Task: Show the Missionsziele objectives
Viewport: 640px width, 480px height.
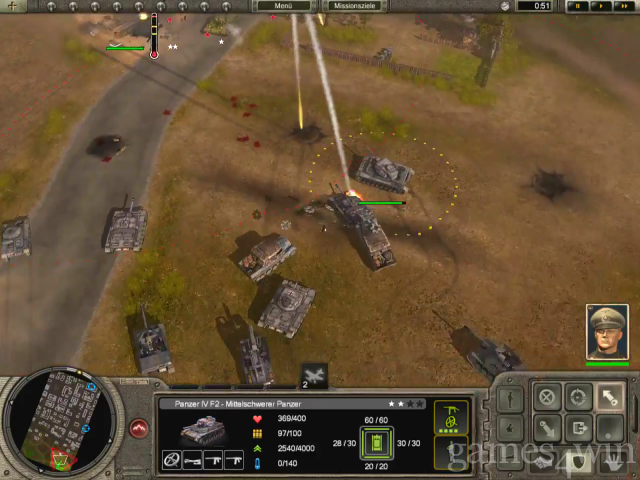Action: pos(355,6)
